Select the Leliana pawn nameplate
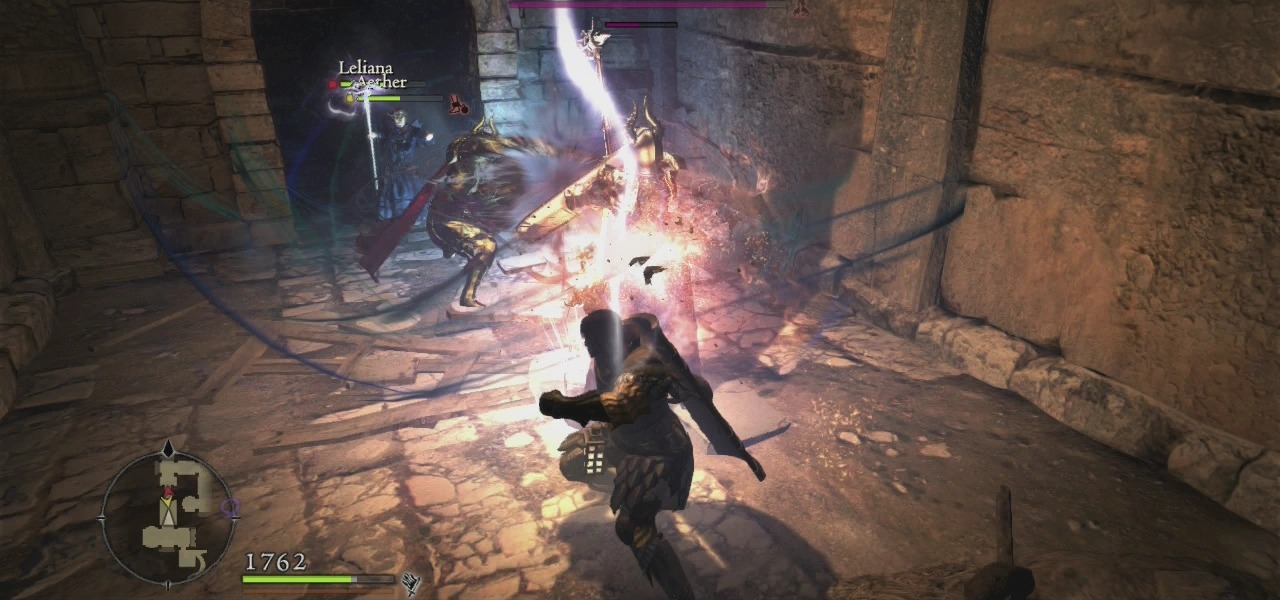Screen dimensions: 1280x600 [x=365, y=68]
